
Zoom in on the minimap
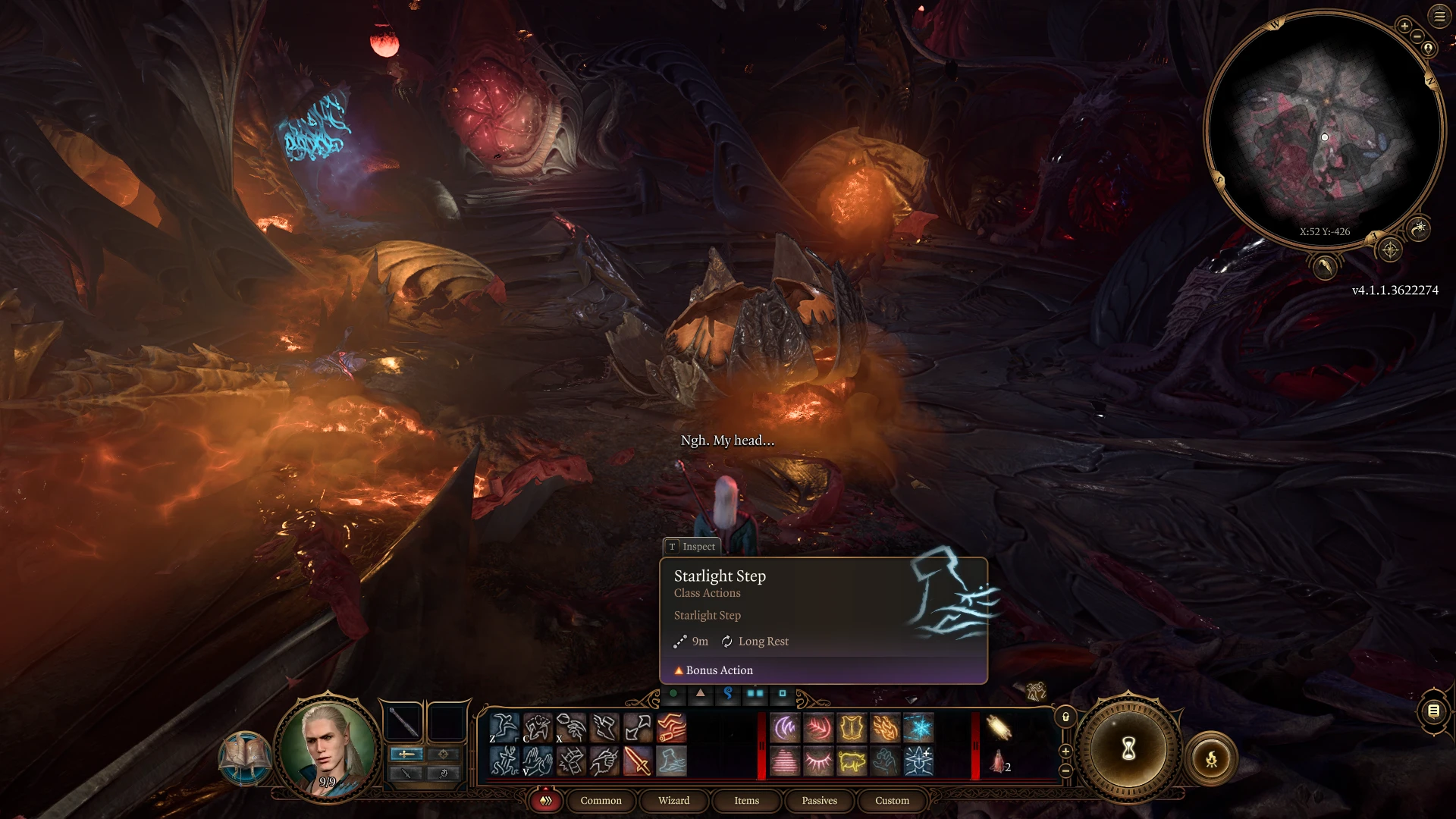pos(1404,26)
